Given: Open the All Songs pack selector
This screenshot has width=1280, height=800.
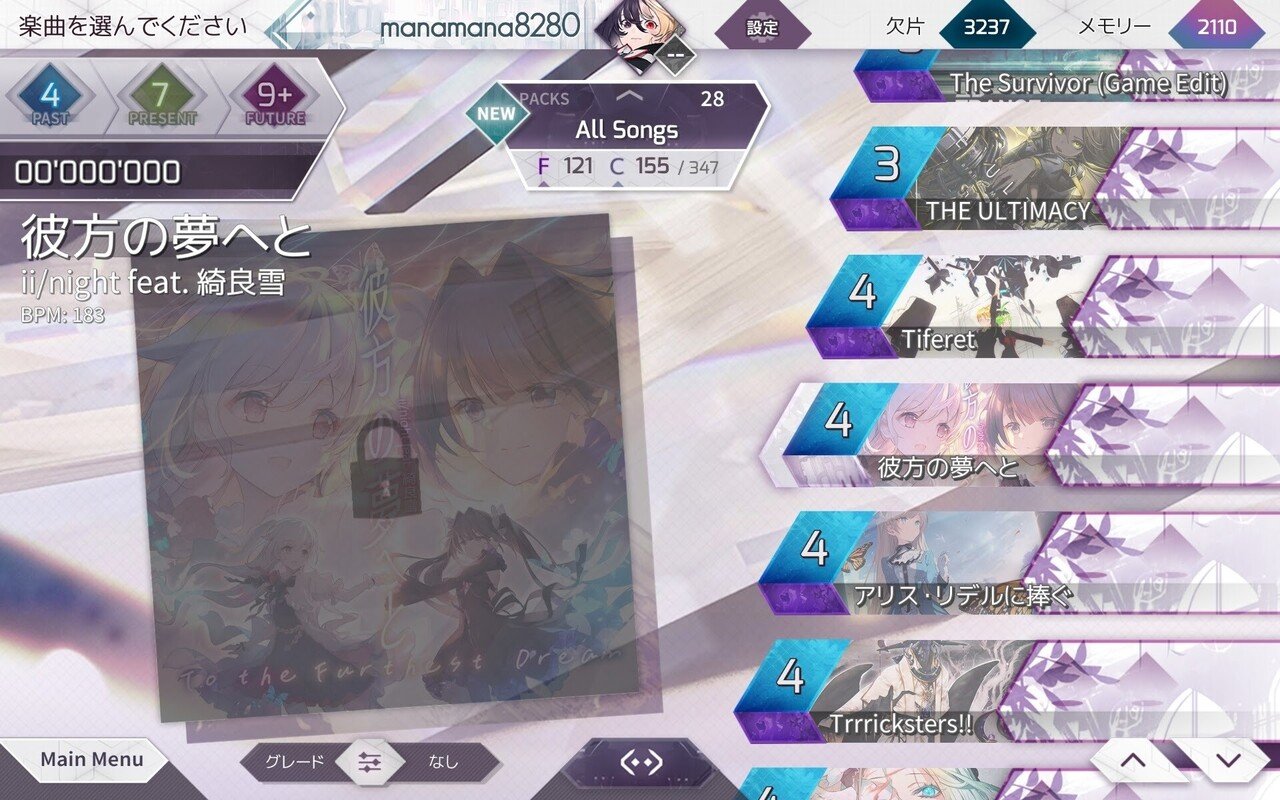Looking at the screenshot, I should (x=625, y=130).
